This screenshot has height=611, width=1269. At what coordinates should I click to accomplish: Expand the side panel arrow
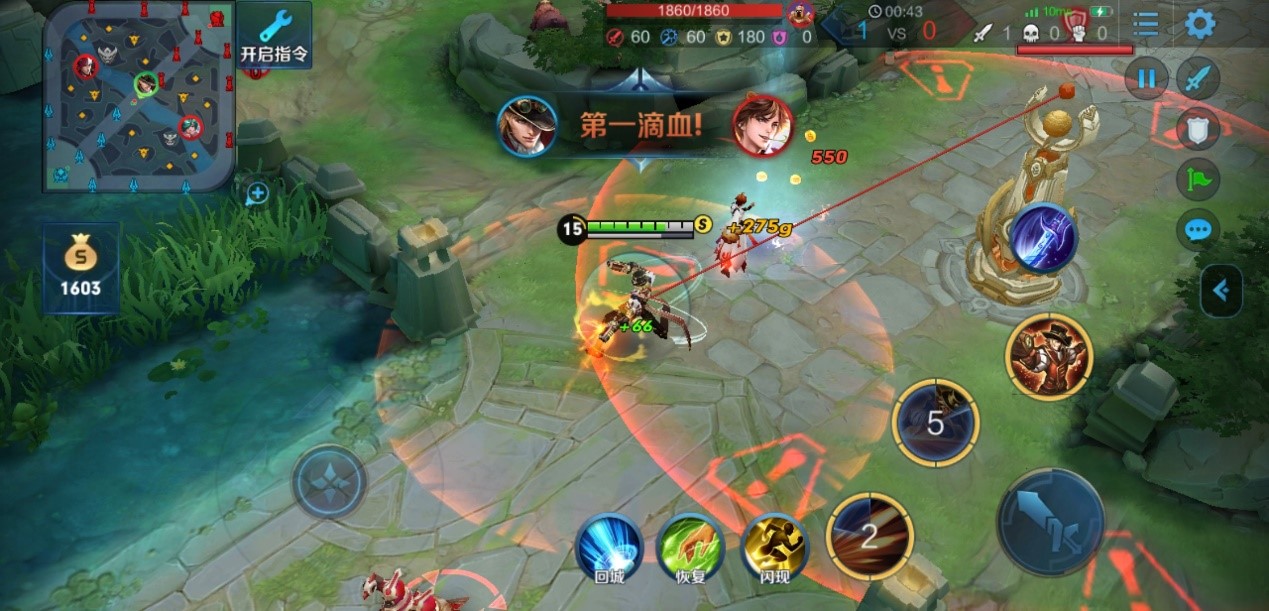tap(1222, 291)
